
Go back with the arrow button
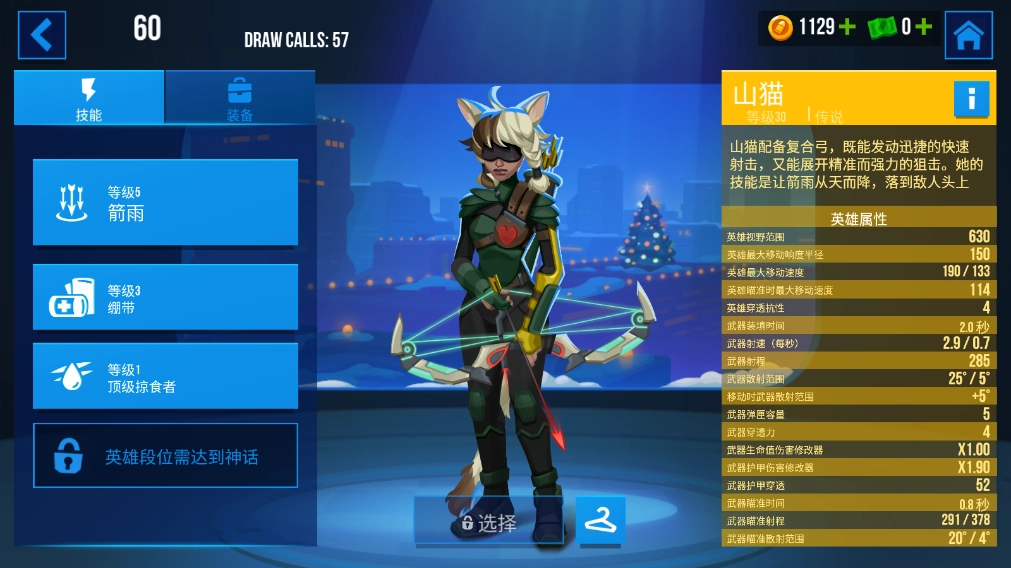click(41, 35)
